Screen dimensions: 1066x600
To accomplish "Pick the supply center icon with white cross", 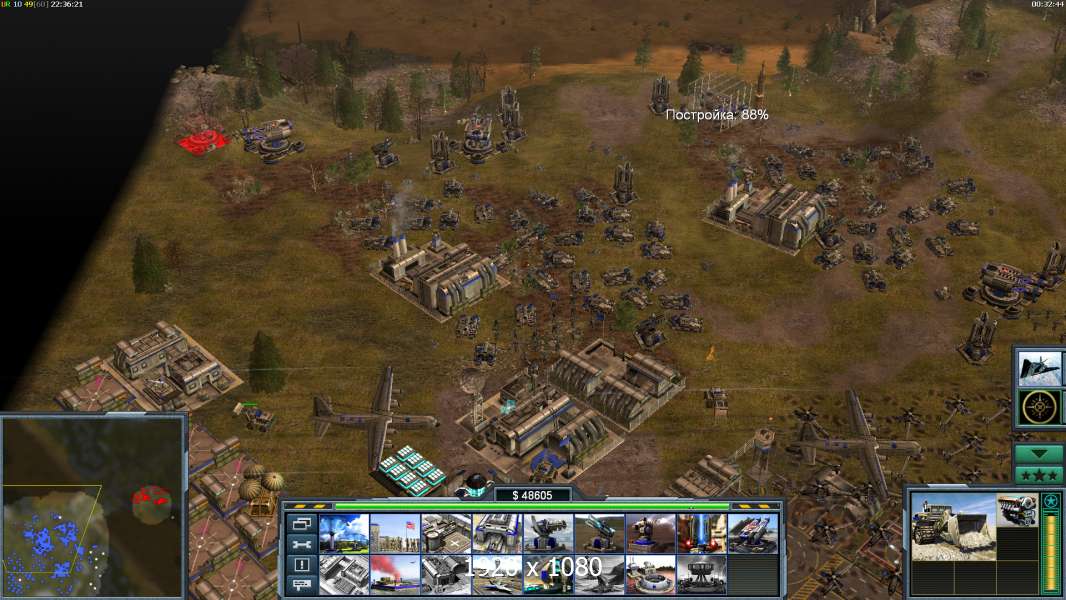I will (x=446, y=533).
